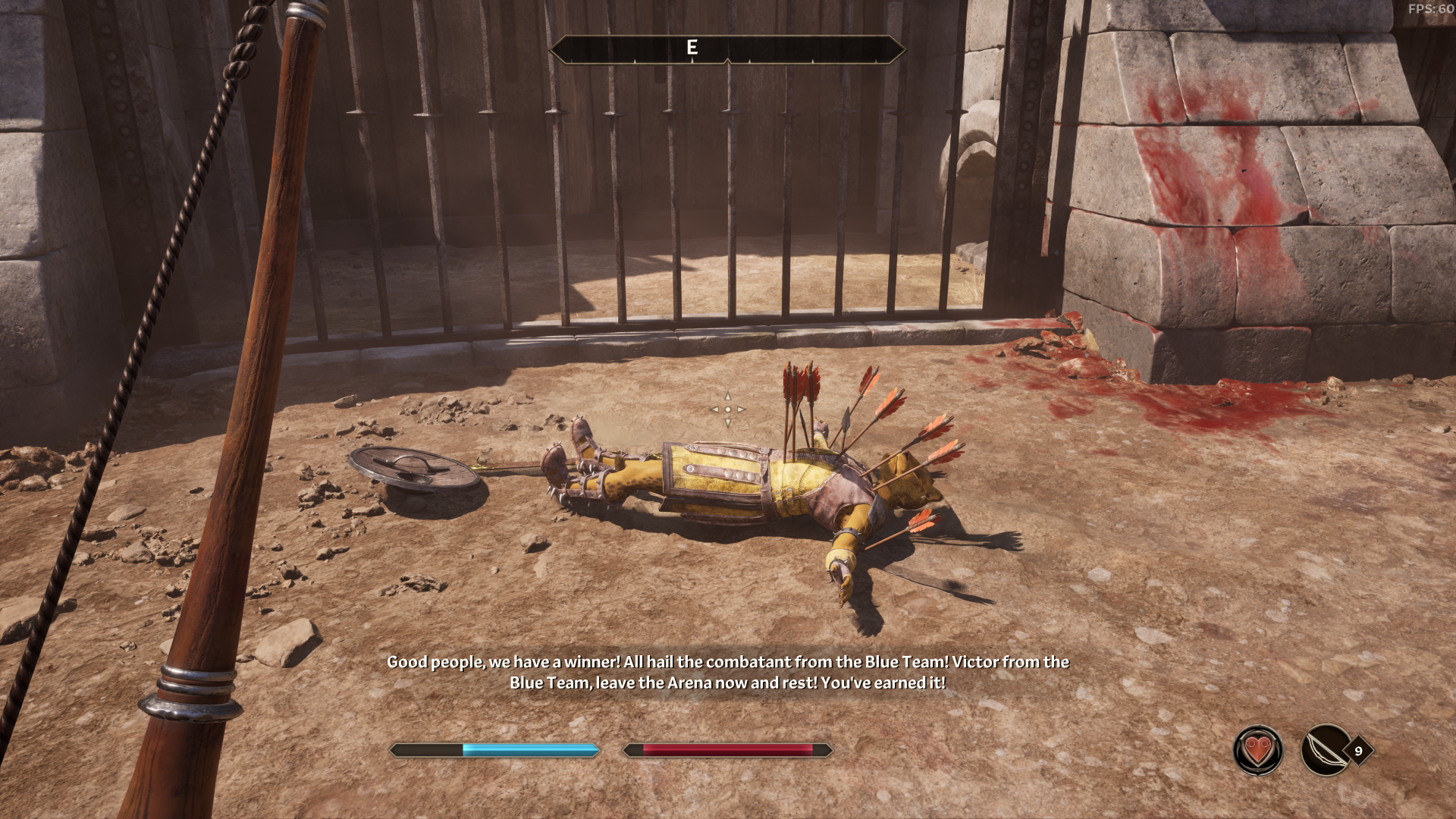The width and height of the screenshot is (1456, 819).
Task: Click the crosshair reticle in screen center
Action: [727, 409]
